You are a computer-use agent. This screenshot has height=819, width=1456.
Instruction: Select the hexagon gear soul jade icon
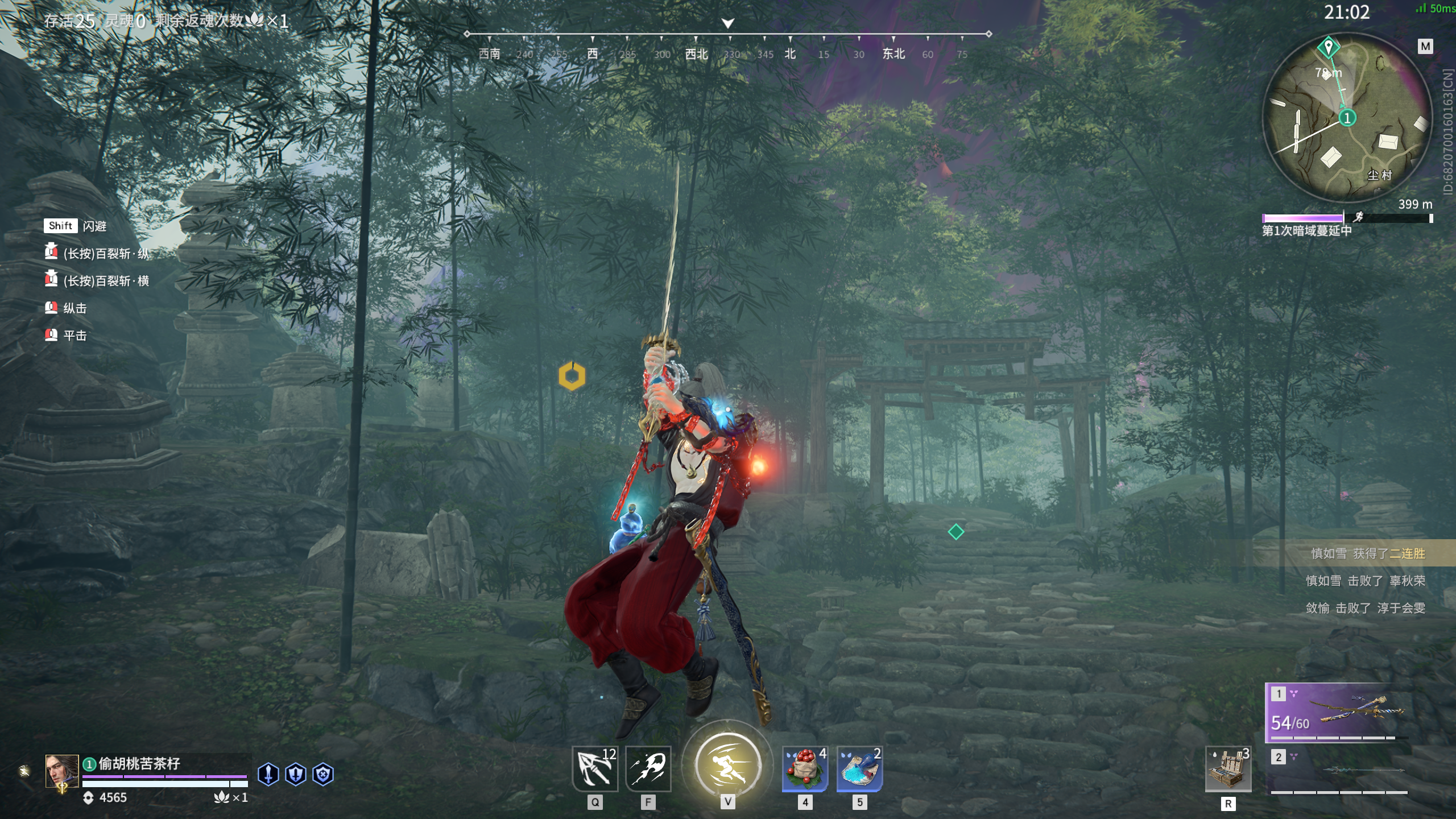pos(323,774)
